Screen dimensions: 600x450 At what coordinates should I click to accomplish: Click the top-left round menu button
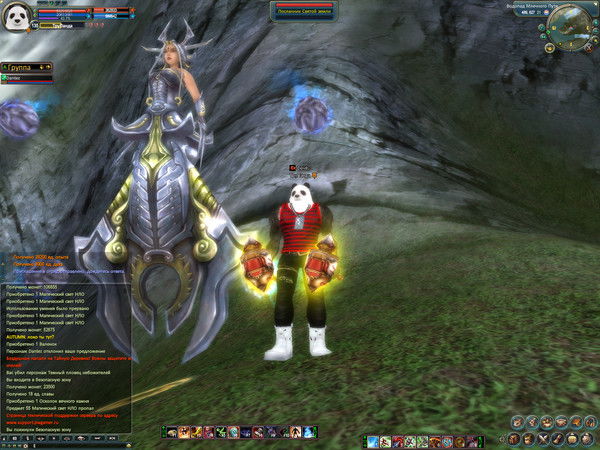coord(515,422)
